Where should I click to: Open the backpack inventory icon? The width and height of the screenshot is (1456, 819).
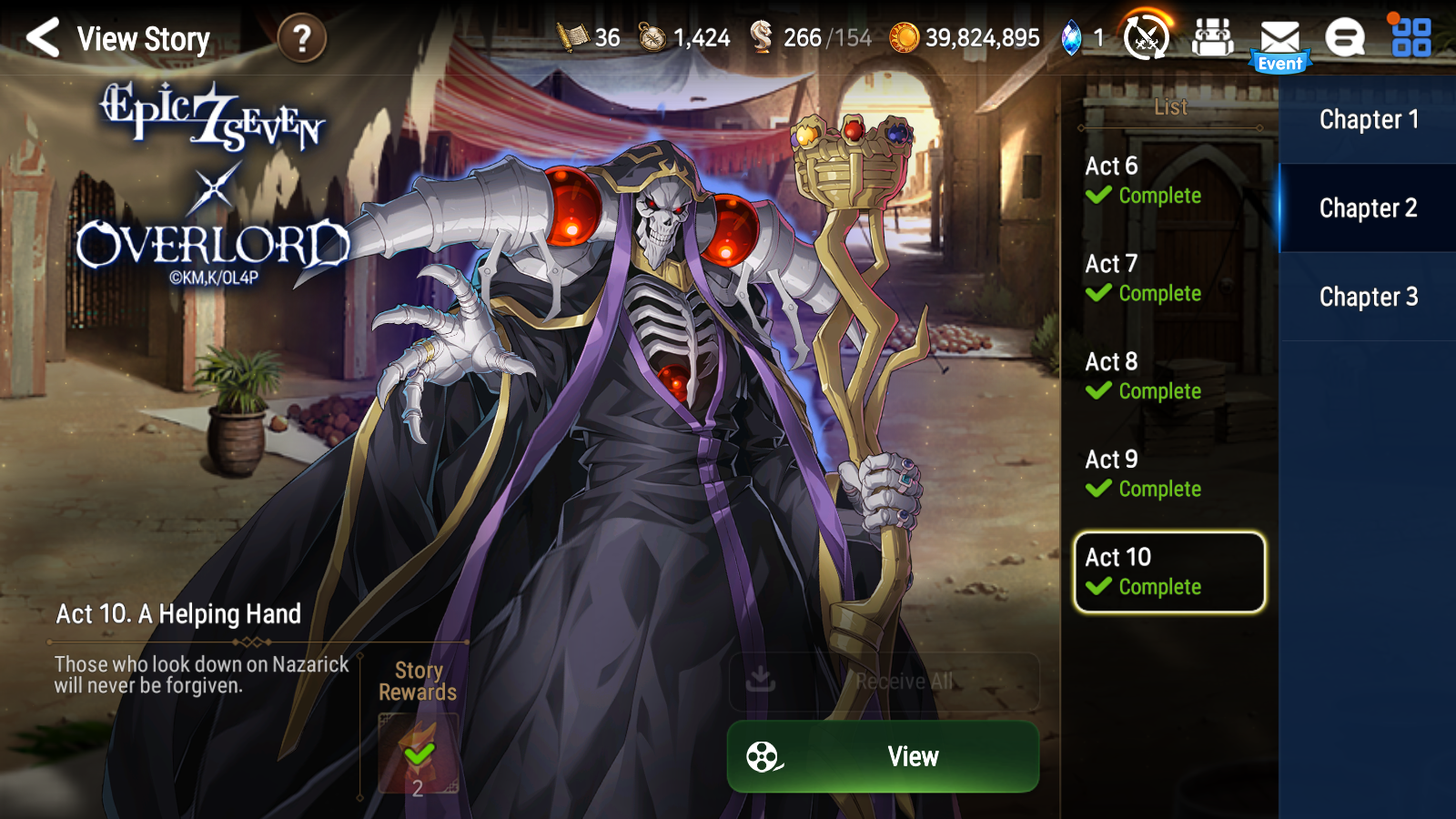tap(1212, 37)
